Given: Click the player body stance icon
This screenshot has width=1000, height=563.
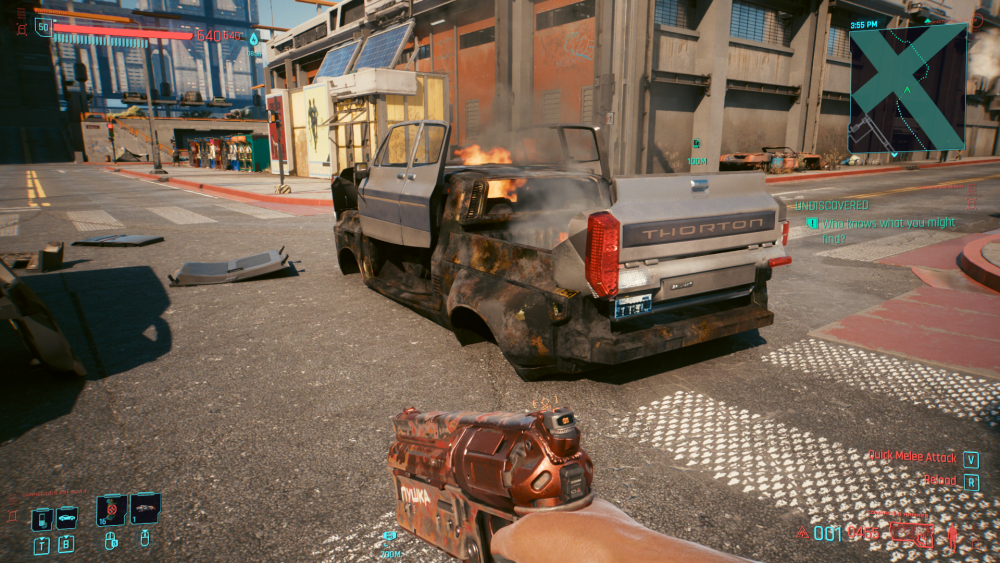Looking at the screenshot, I should (x=954, y=533).
